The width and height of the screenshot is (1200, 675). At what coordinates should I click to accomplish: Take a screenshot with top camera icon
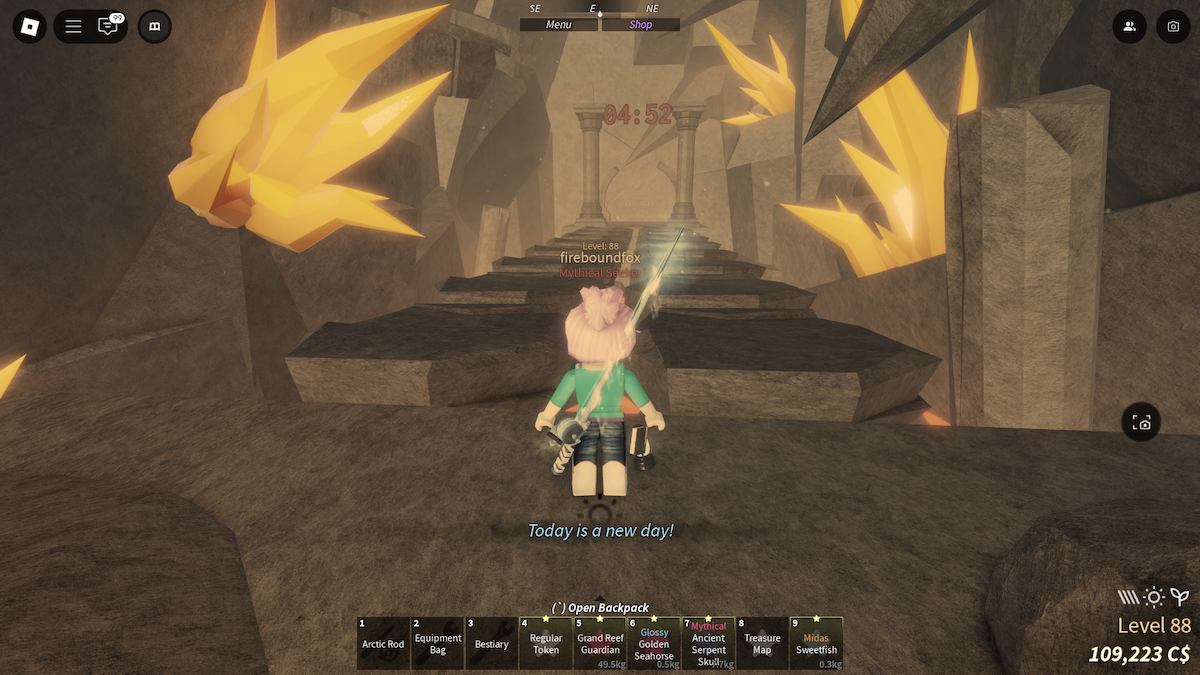click(1173, 27)
